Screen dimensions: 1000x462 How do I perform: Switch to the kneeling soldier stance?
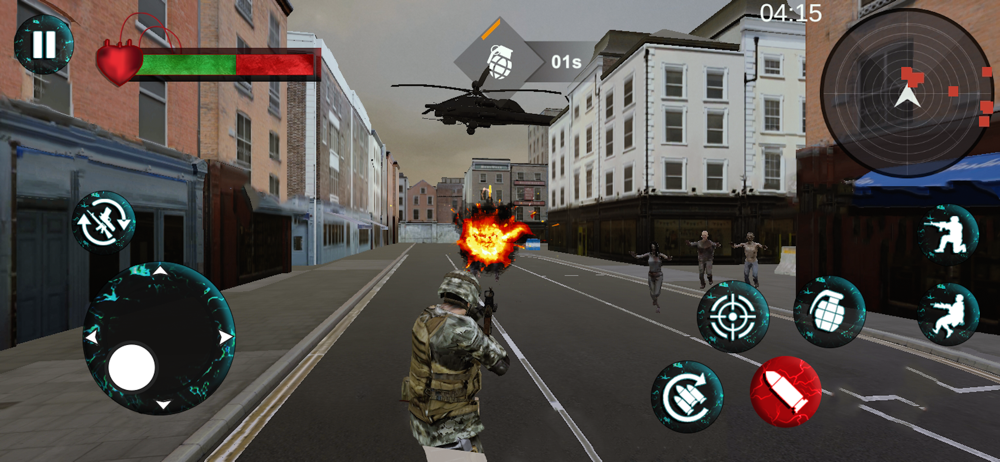click(x=947, y=234)
